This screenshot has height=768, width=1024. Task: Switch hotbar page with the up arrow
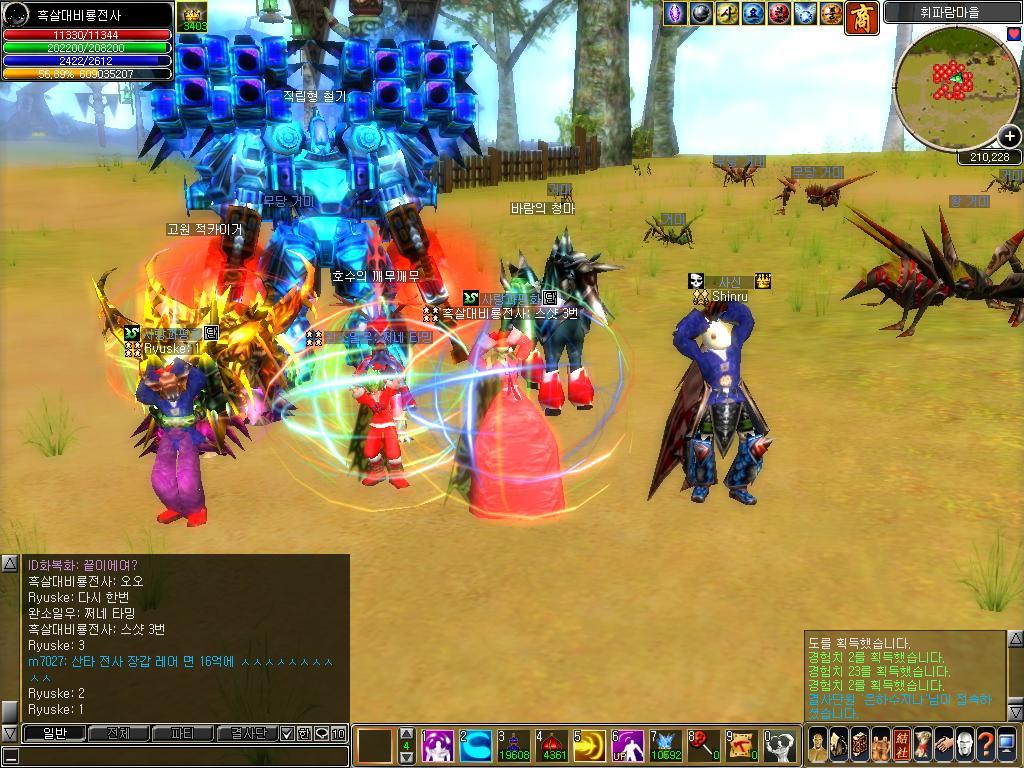tap(406, 732)
